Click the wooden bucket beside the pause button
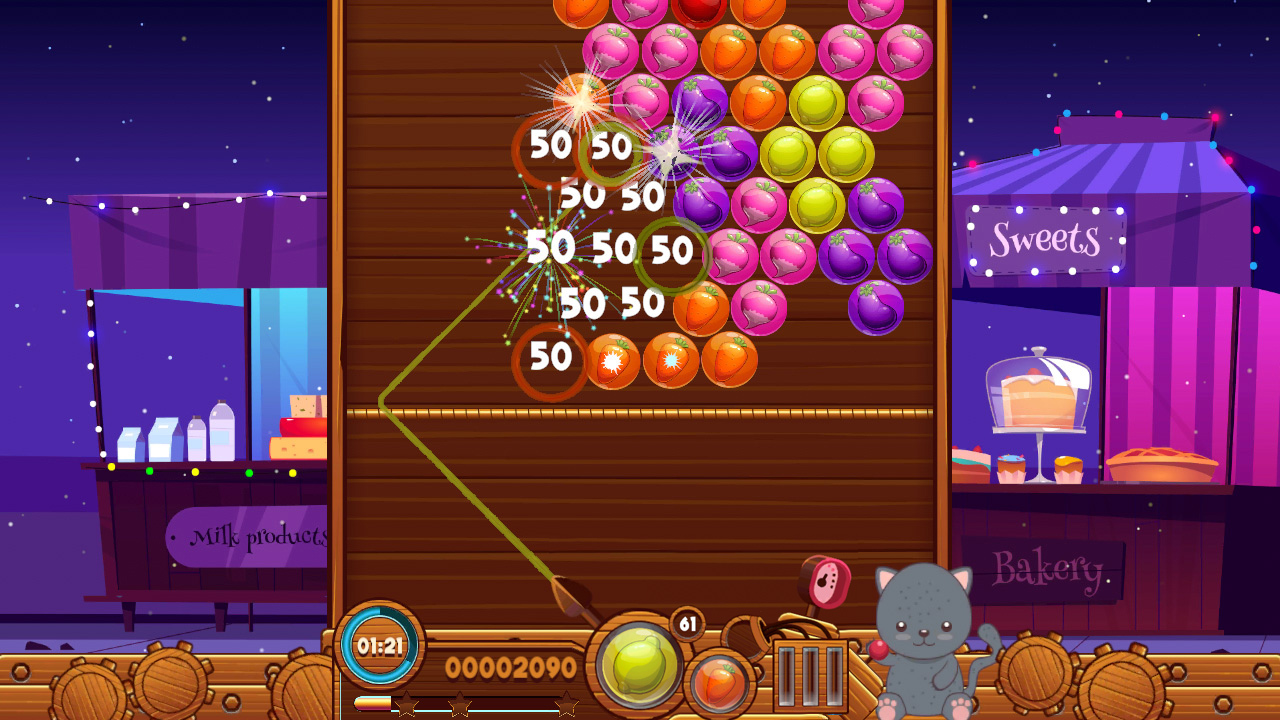 (x=745, y=637)
